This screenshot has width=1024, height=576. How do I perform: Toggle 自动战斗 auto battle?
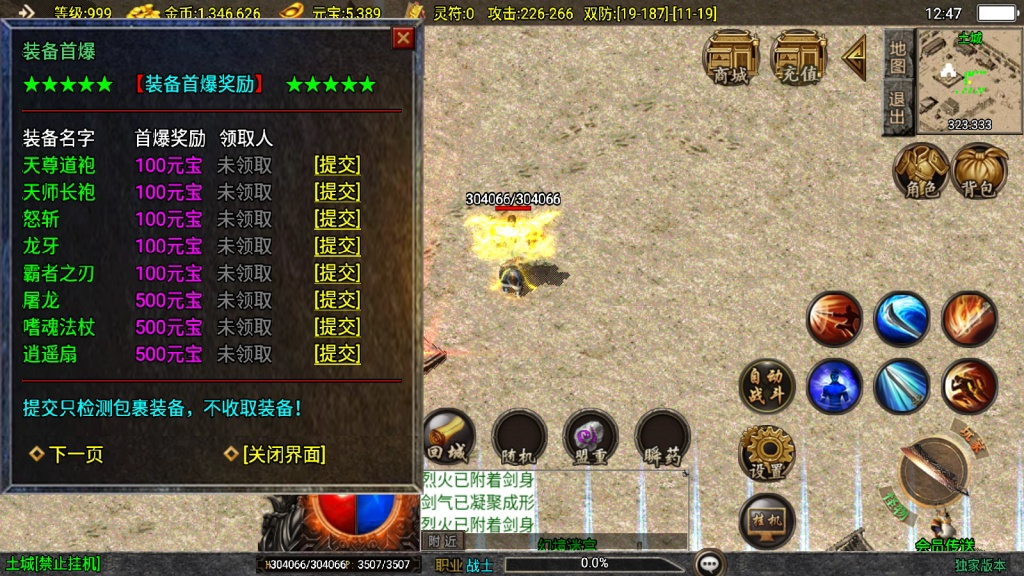(x=767, y=386)
